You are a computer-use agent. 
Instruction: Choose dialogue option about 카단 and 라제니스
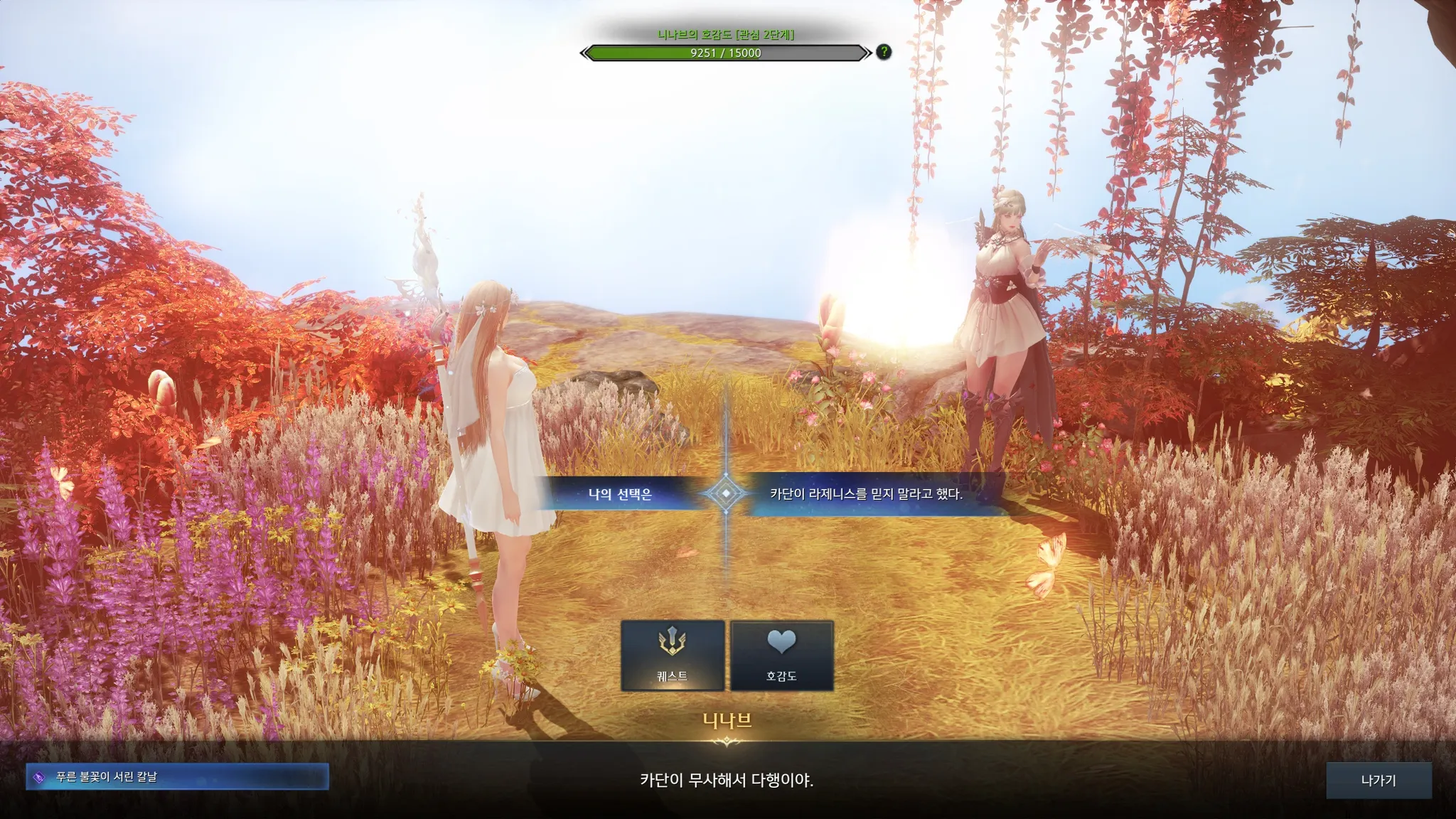(x=866, y=493)
